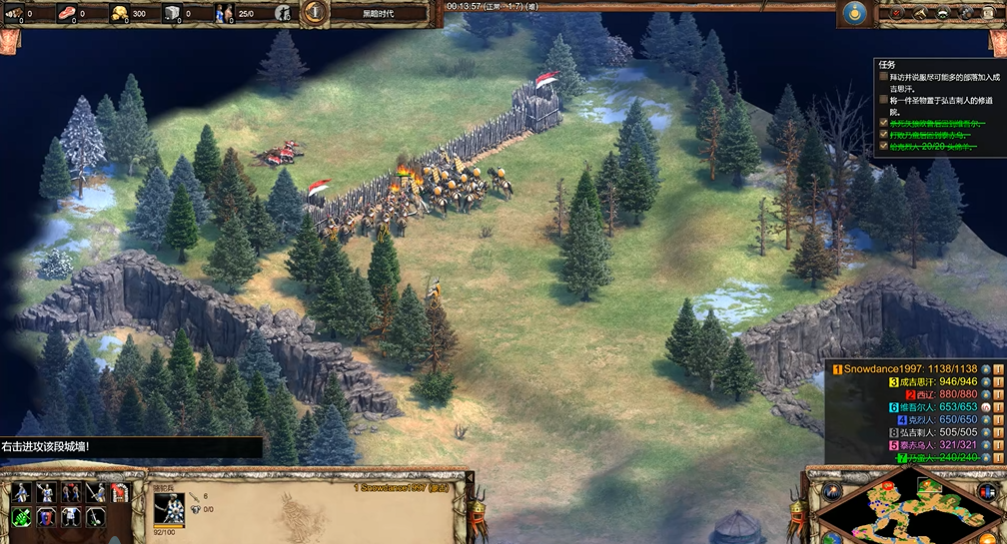Screen dimensions: 1007x544
Task: Click the first unchecked objective checkbox
Action: [883, 76]
